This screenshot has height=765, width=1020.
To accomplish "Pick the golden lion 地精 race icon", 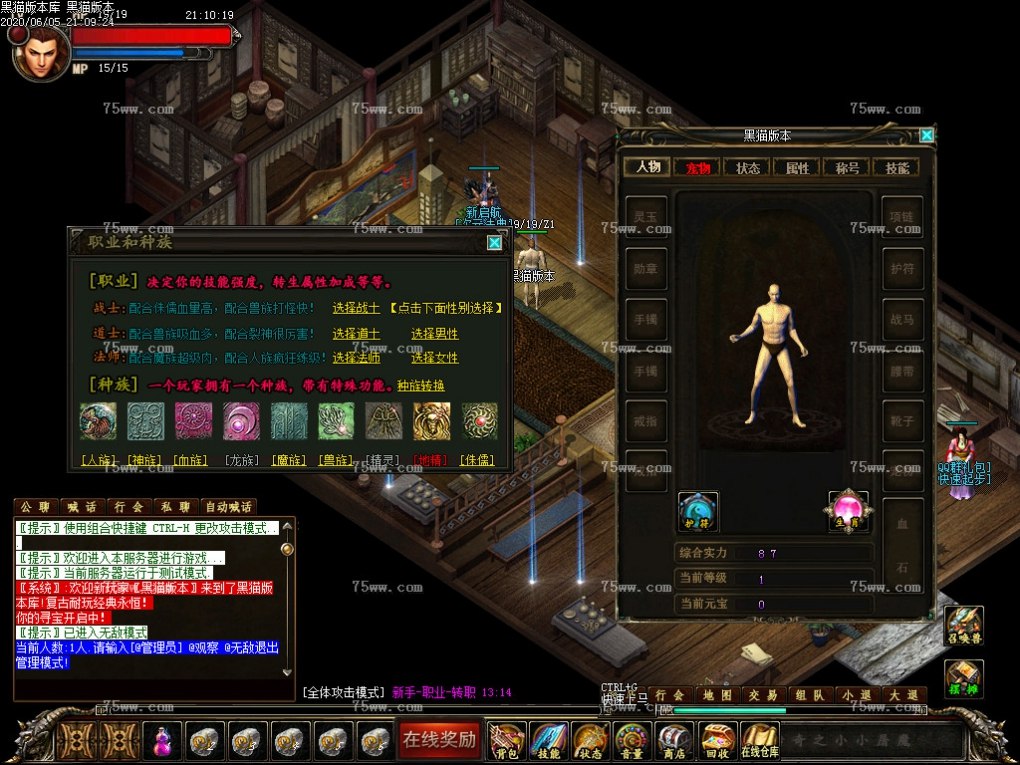I will (x=432, y=421).
